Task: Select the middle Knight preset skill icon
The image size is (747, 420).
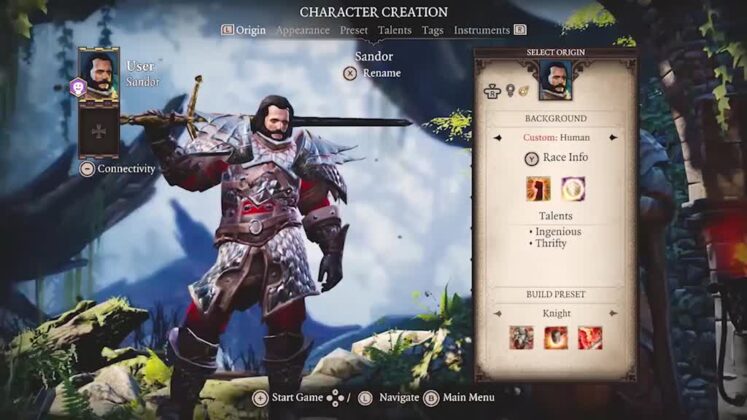Action: (x=555, y=337)
